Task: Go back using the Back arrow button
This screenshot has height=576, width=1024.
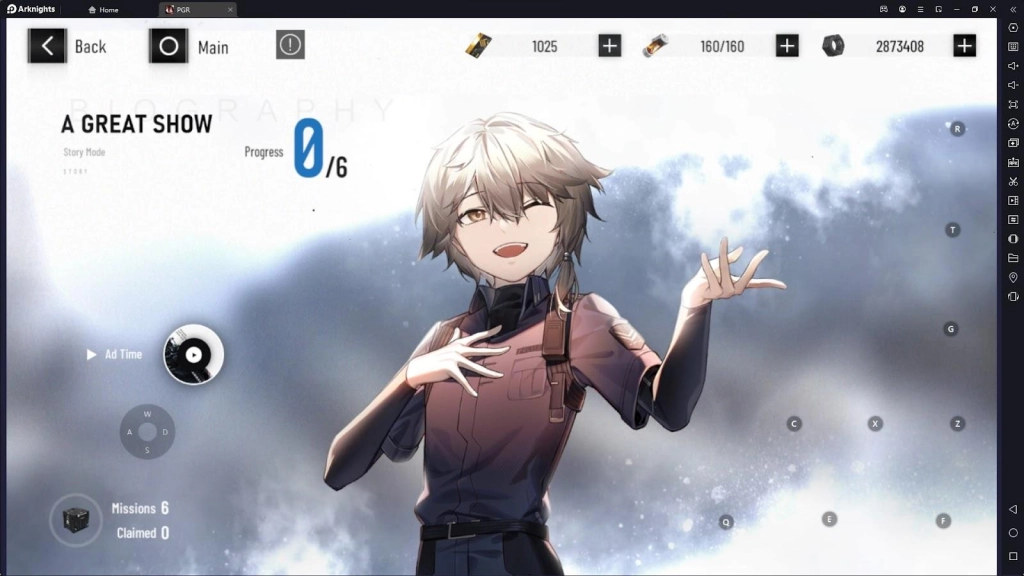Action: coord(47,46)
